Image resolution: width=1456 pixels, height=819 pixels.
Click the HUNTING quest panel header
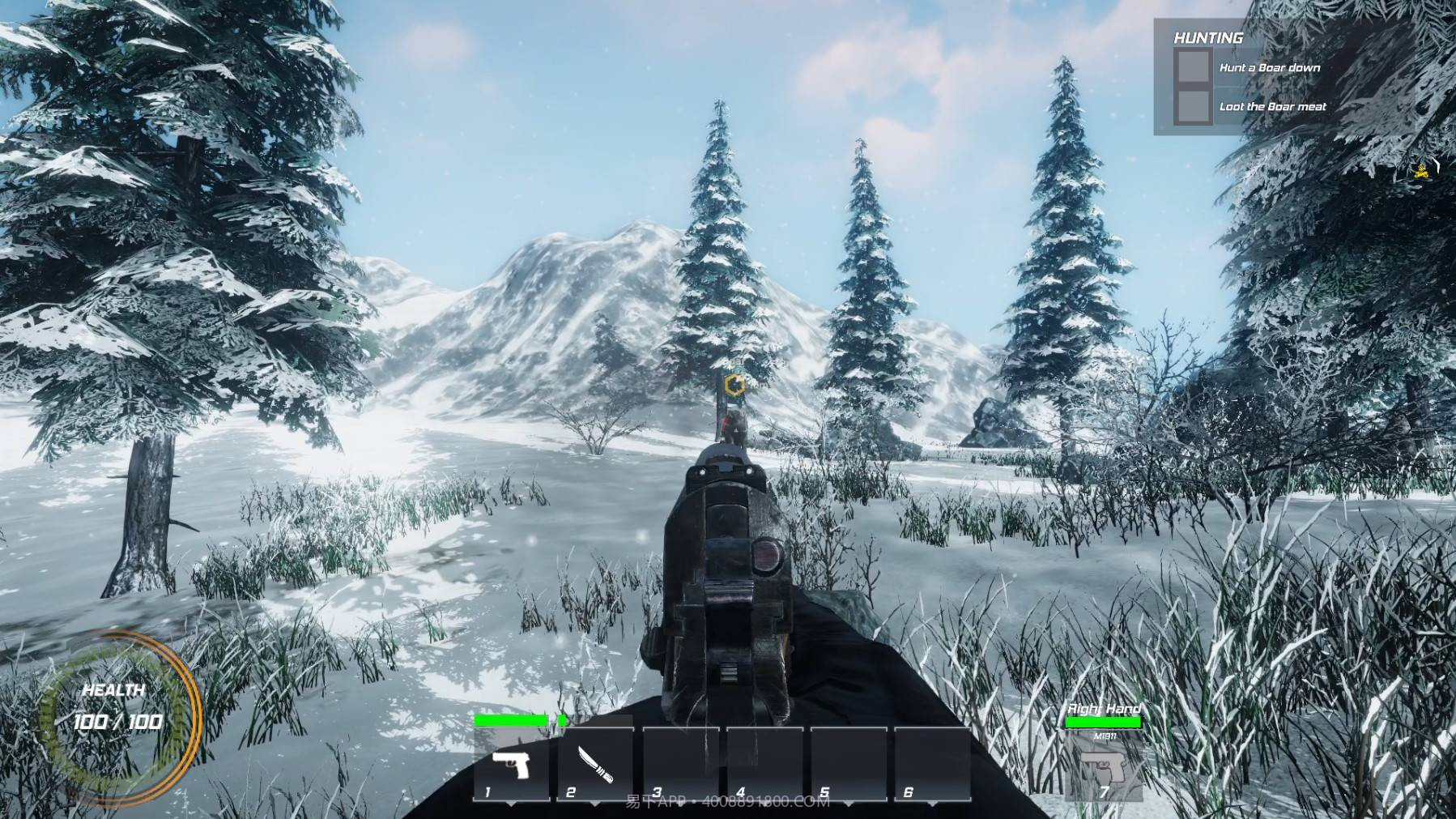(x=1208, y=37)
